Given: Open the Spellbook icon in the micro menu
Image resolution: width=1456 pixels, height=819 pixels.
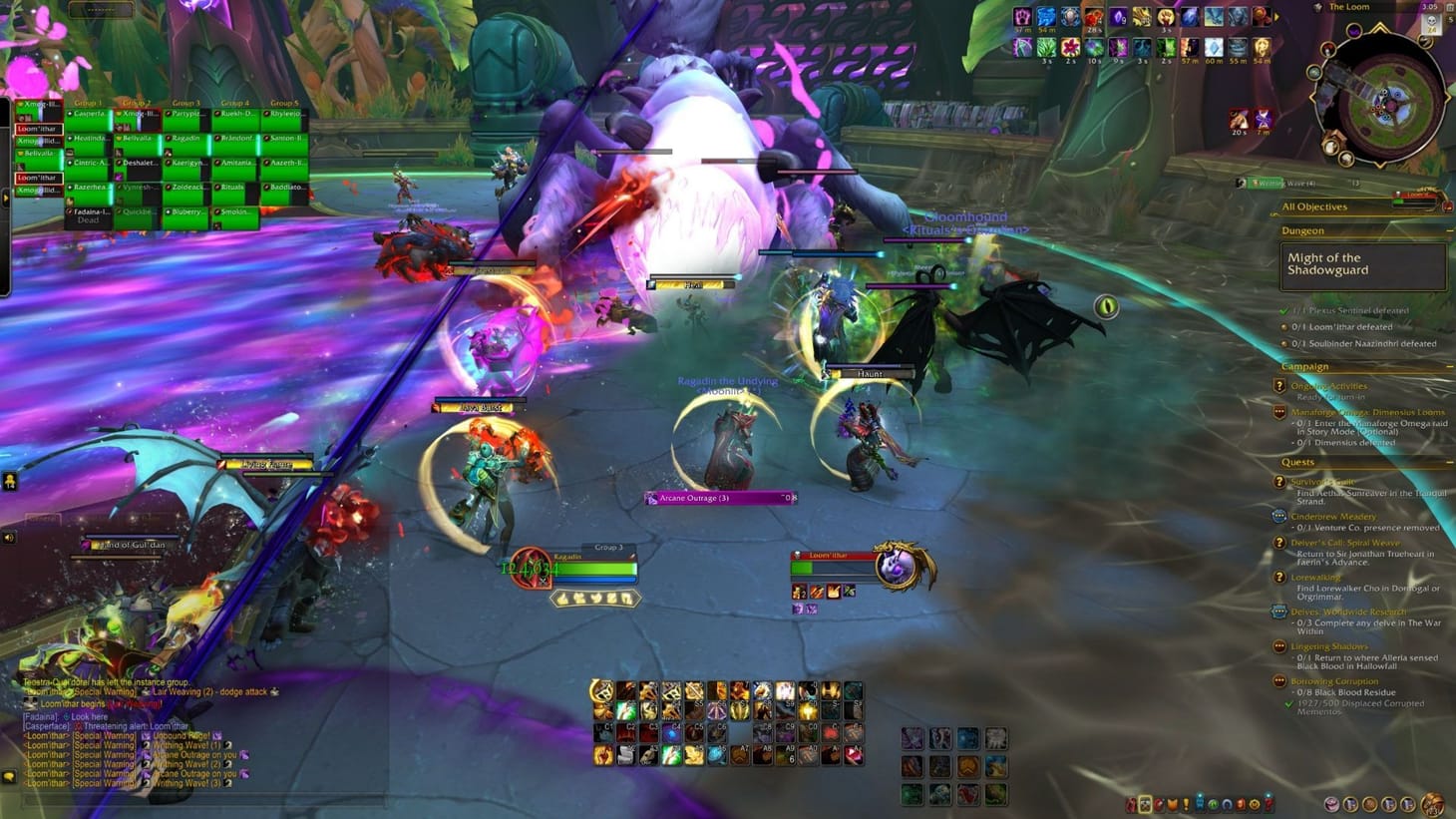Looking at the screenshot, I should (x=1159, y=803).
